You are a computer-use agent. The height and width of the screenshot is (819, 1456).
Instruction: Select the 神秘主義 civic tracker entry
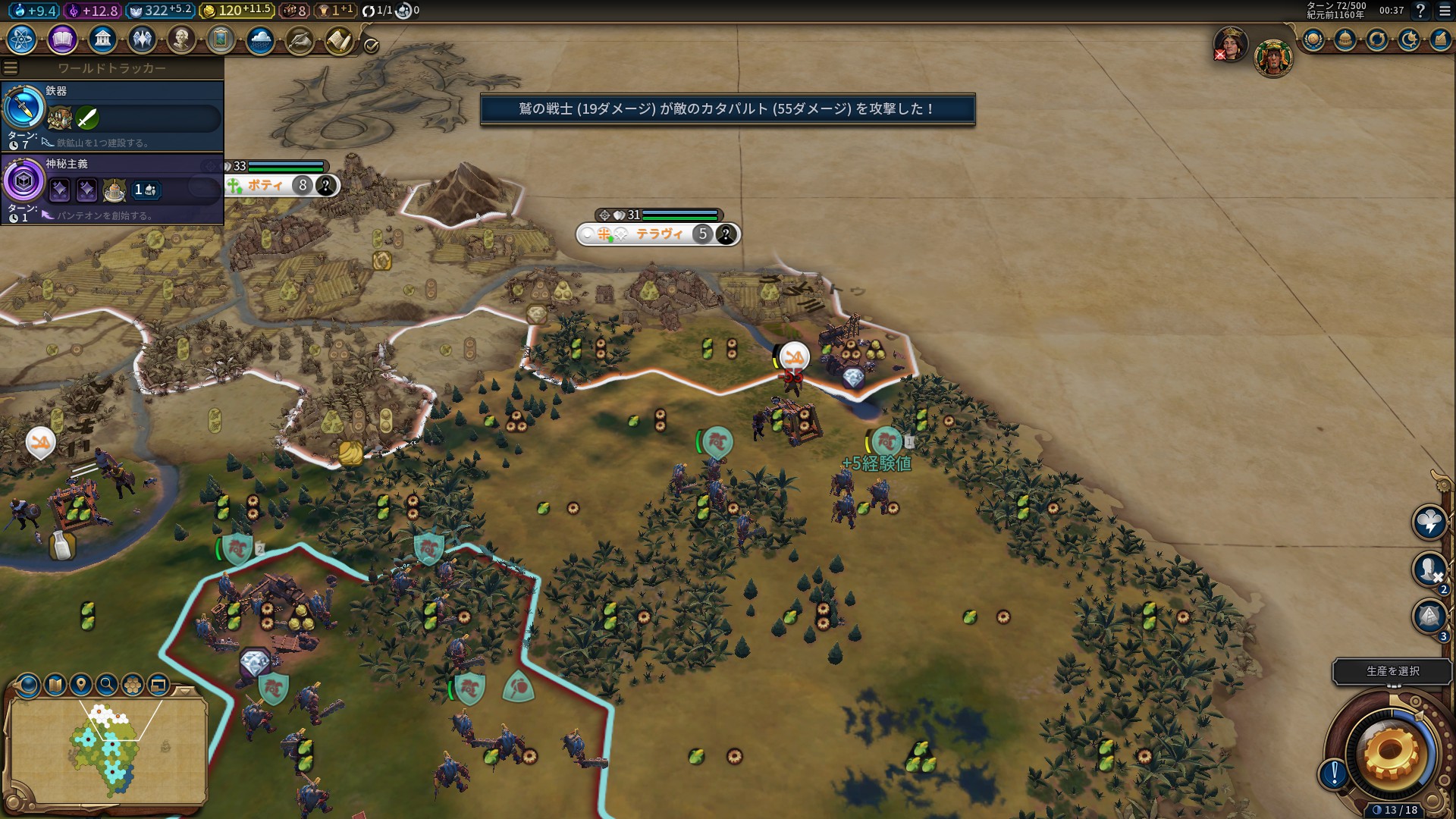[112, 188]
